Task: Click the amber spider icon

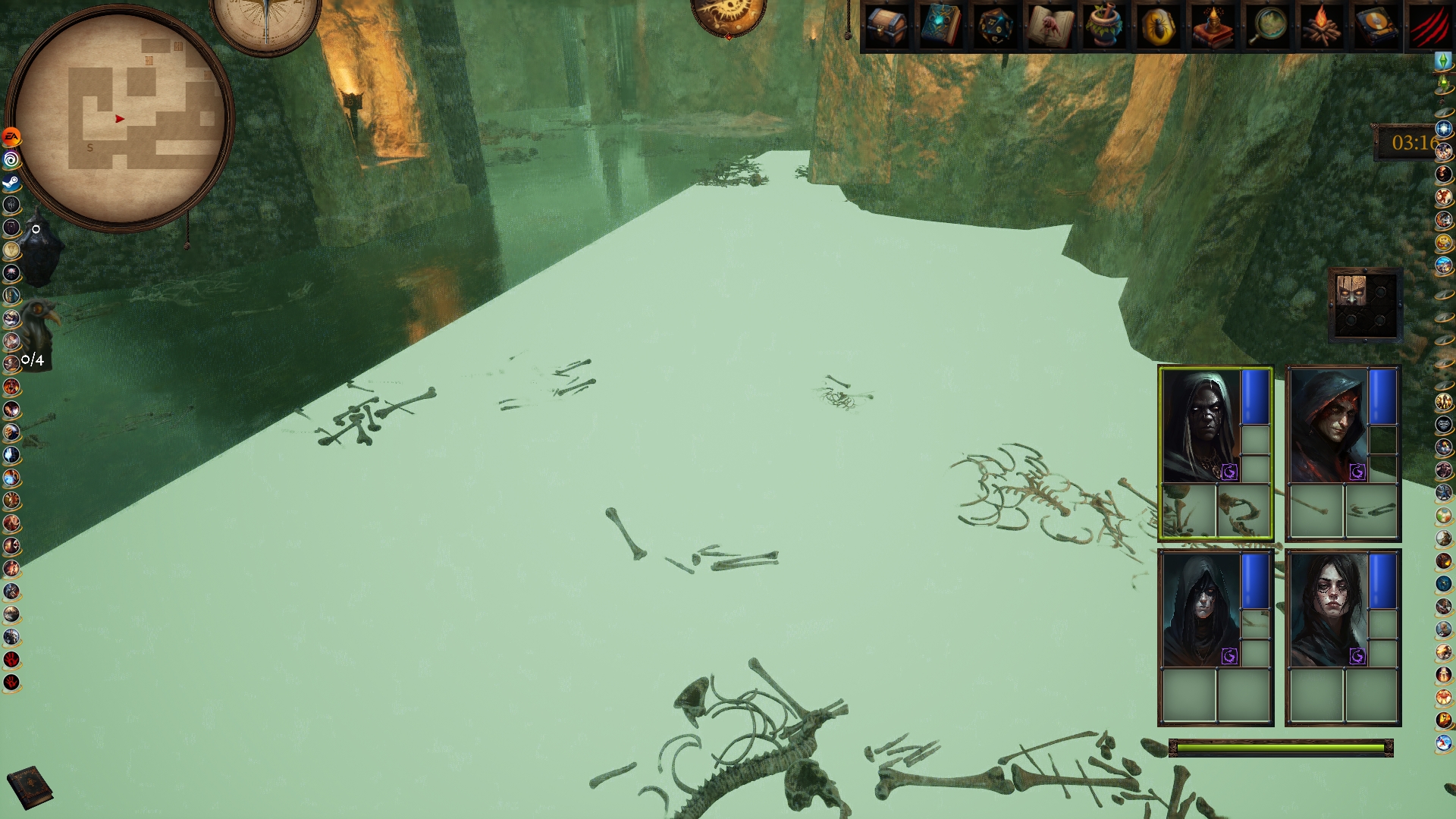Action: 1159,27
